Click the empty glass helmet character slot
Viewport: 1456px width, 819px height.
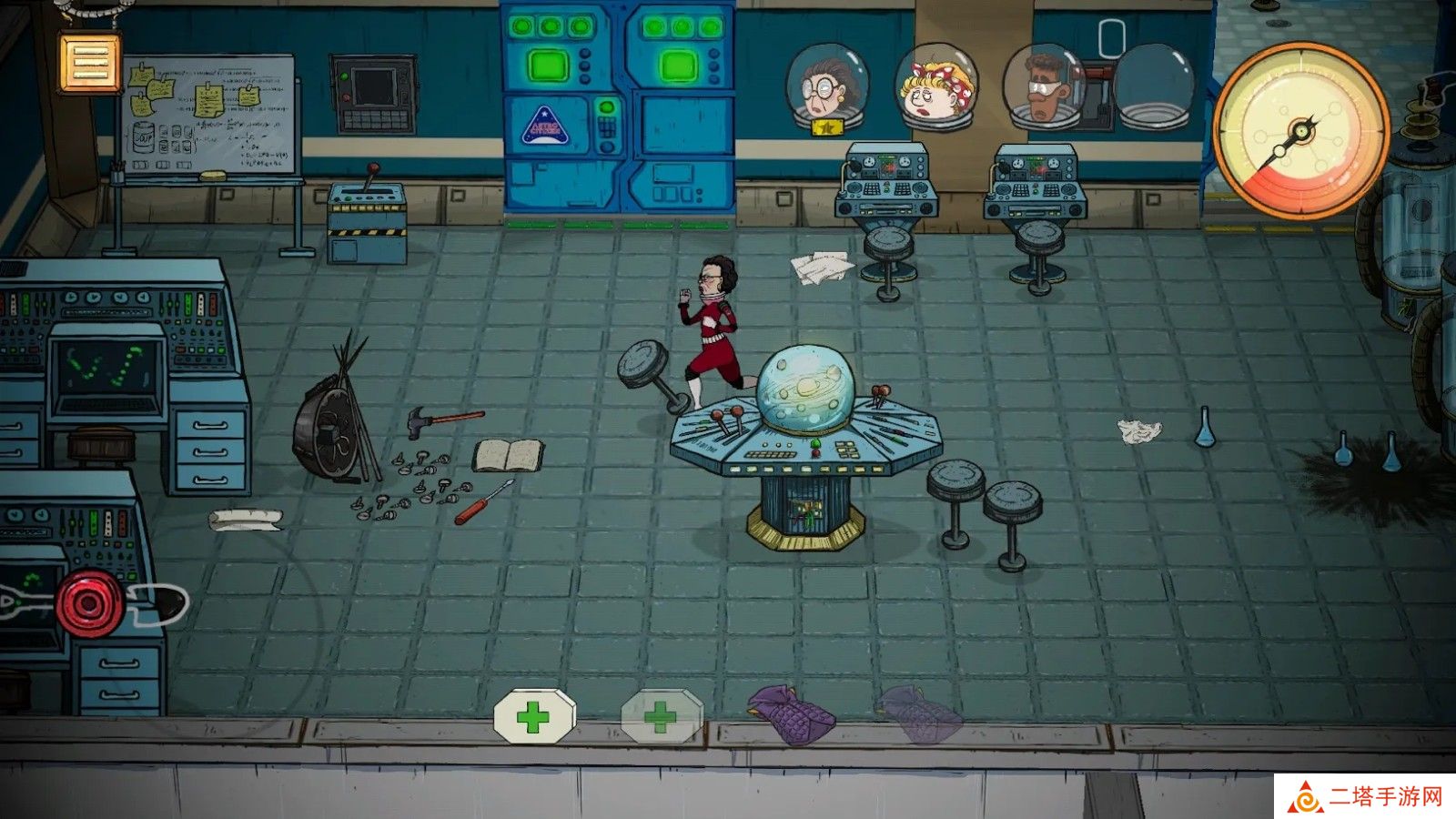[1154, 86]
